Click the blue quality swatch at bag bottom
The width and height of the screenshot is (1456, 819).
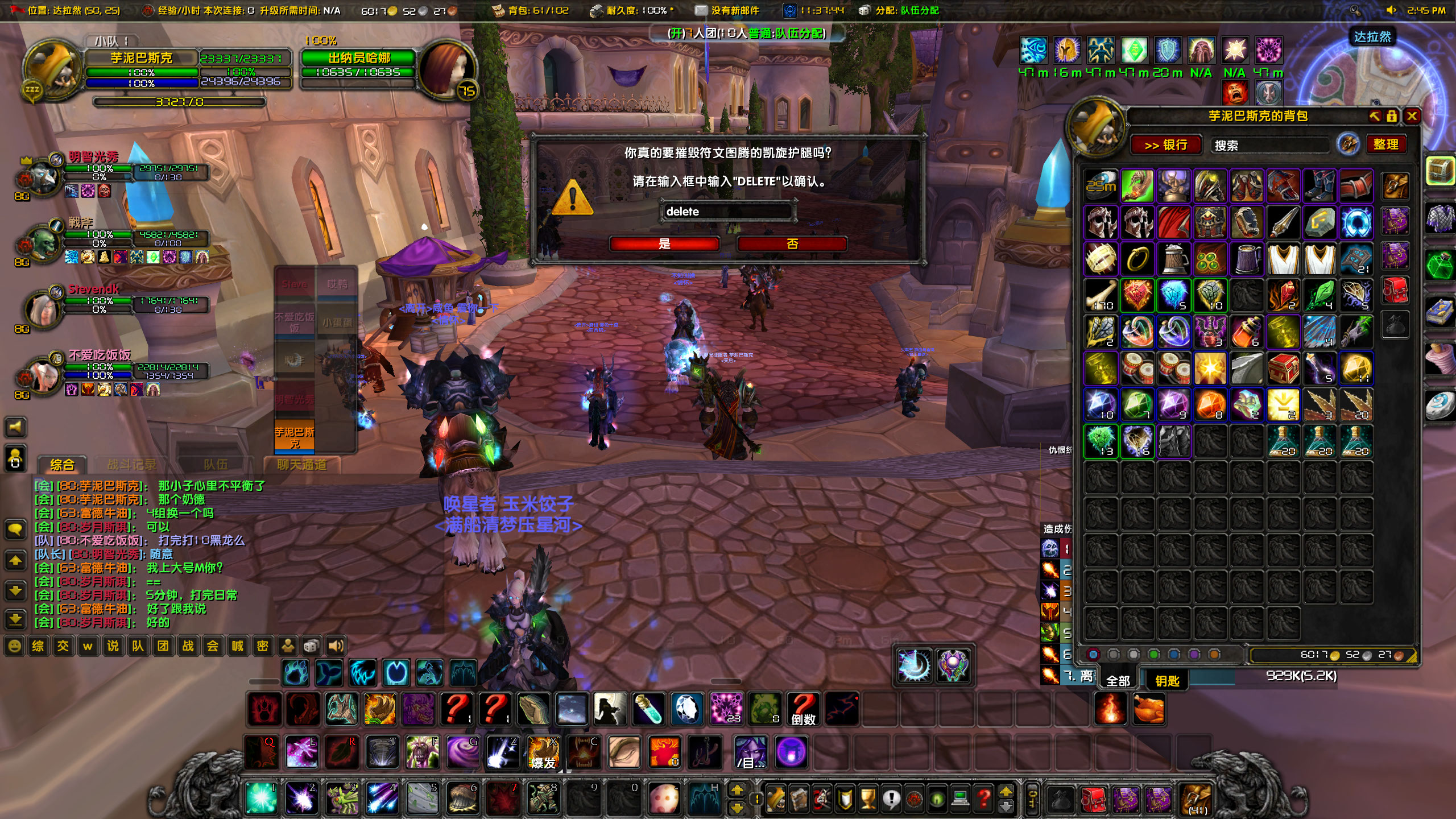pyautogui.click(x=1174, y=655)
